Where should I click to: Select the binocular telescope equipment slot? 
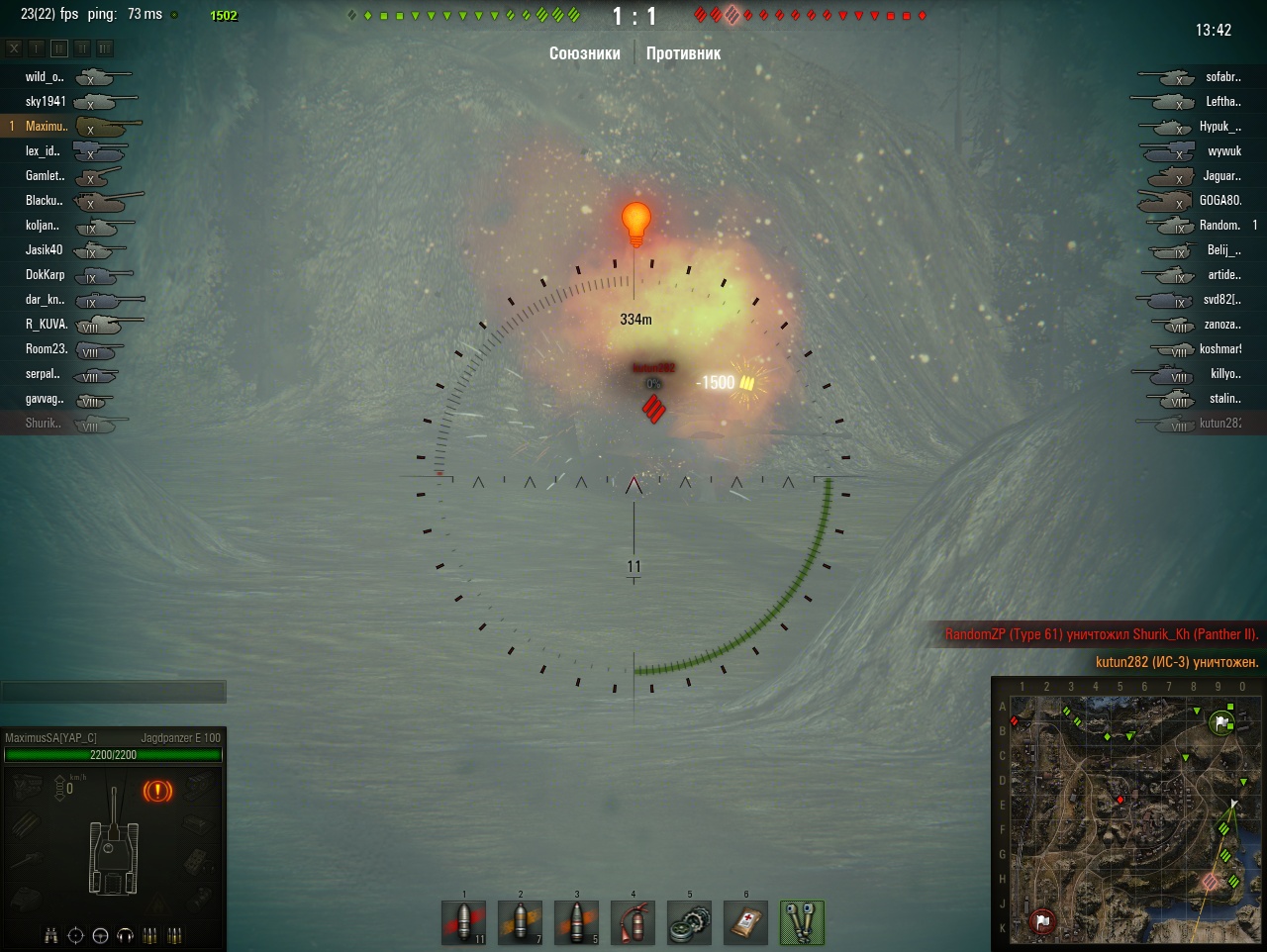pos(802,922)
